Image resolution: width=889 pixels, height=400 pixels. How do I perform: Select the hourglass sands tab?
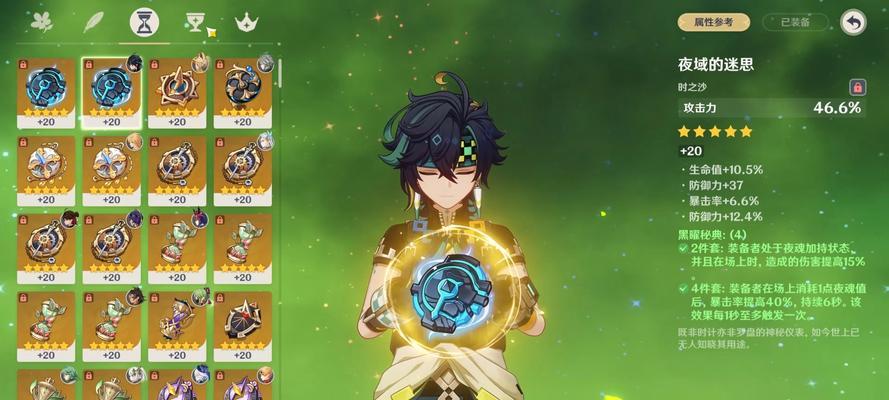(143, 22)
